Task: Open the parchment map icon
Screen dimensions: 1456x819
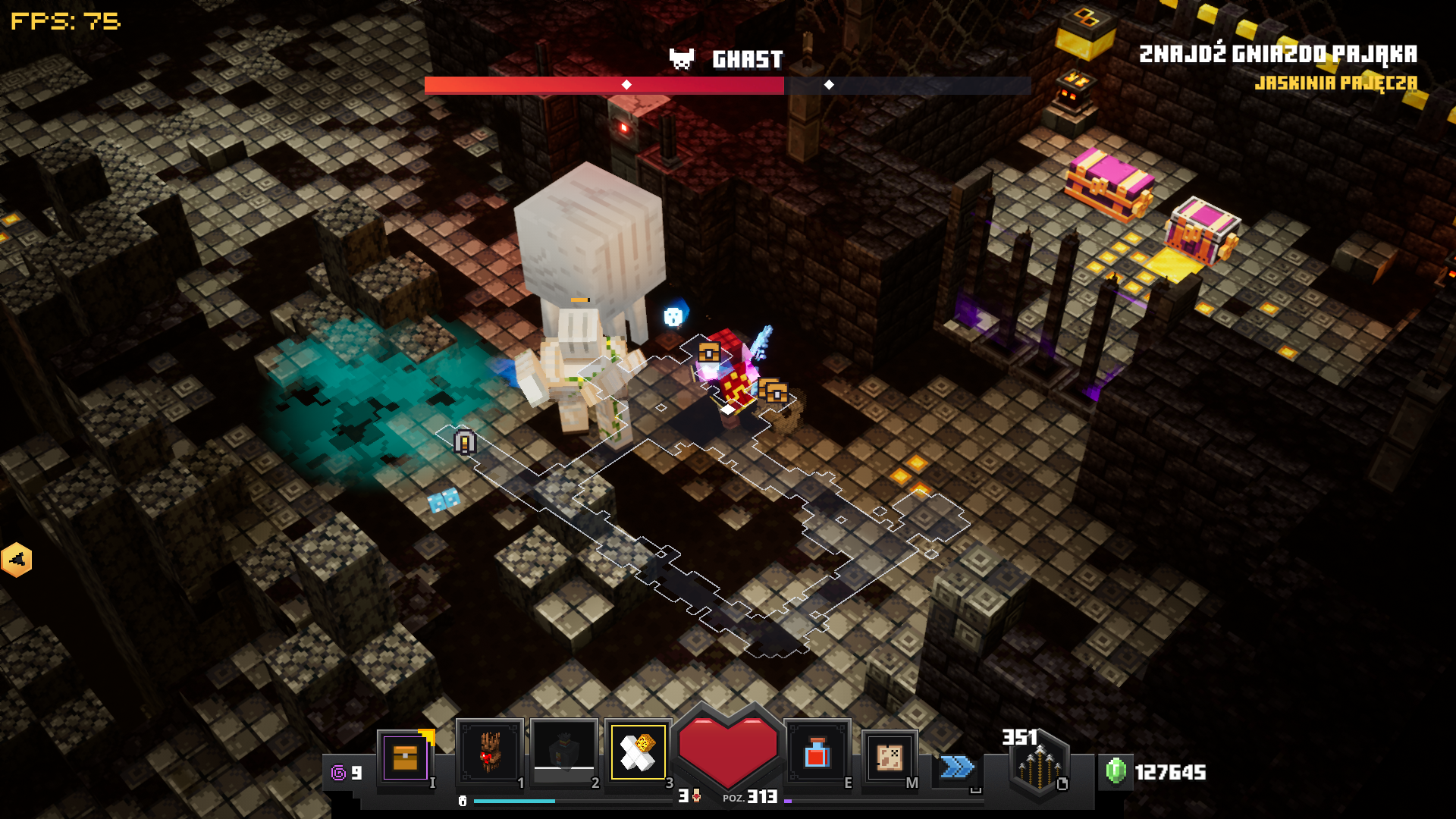Action: pos(890,757)
